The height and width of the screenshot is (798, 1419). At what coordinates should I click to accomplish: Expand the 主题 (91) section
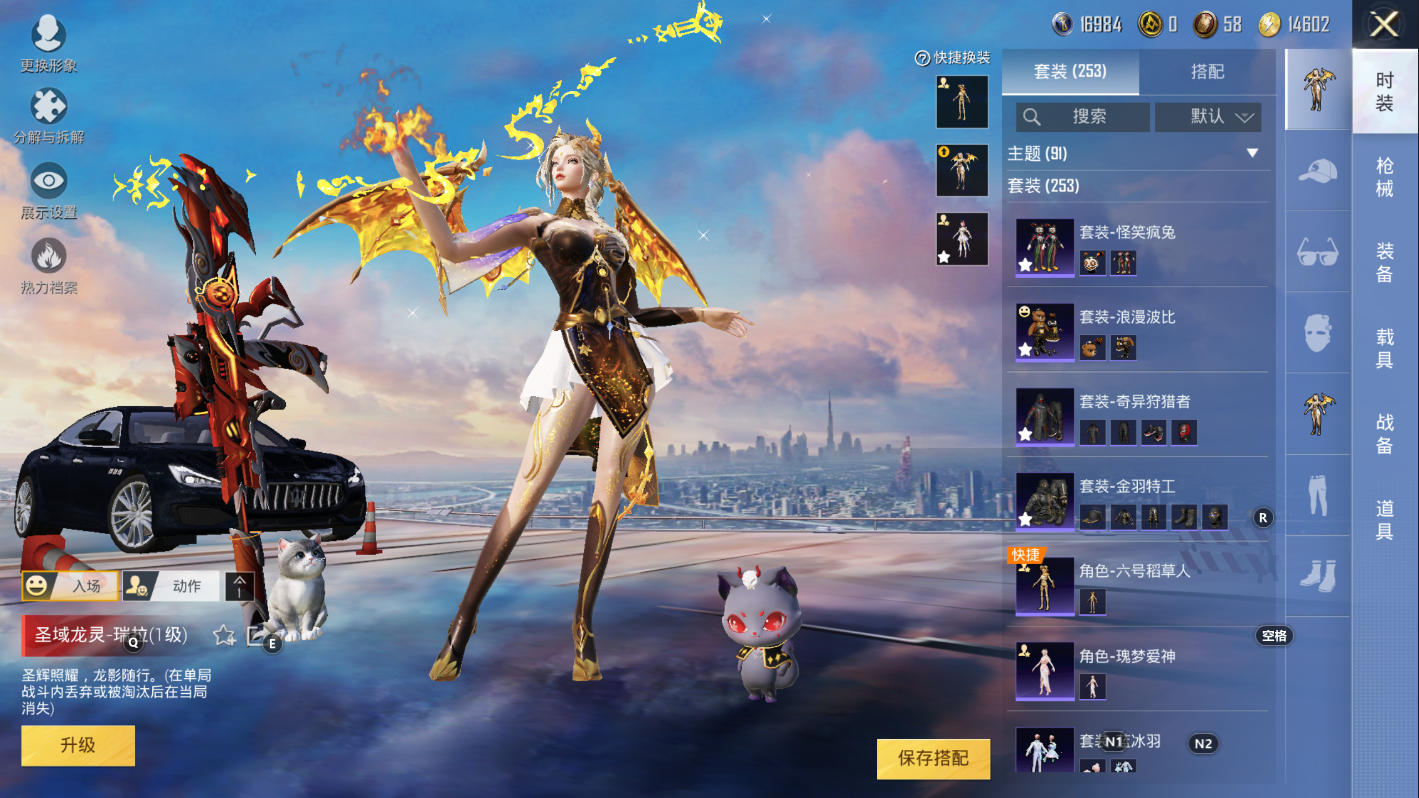(x=1251, y=153)
